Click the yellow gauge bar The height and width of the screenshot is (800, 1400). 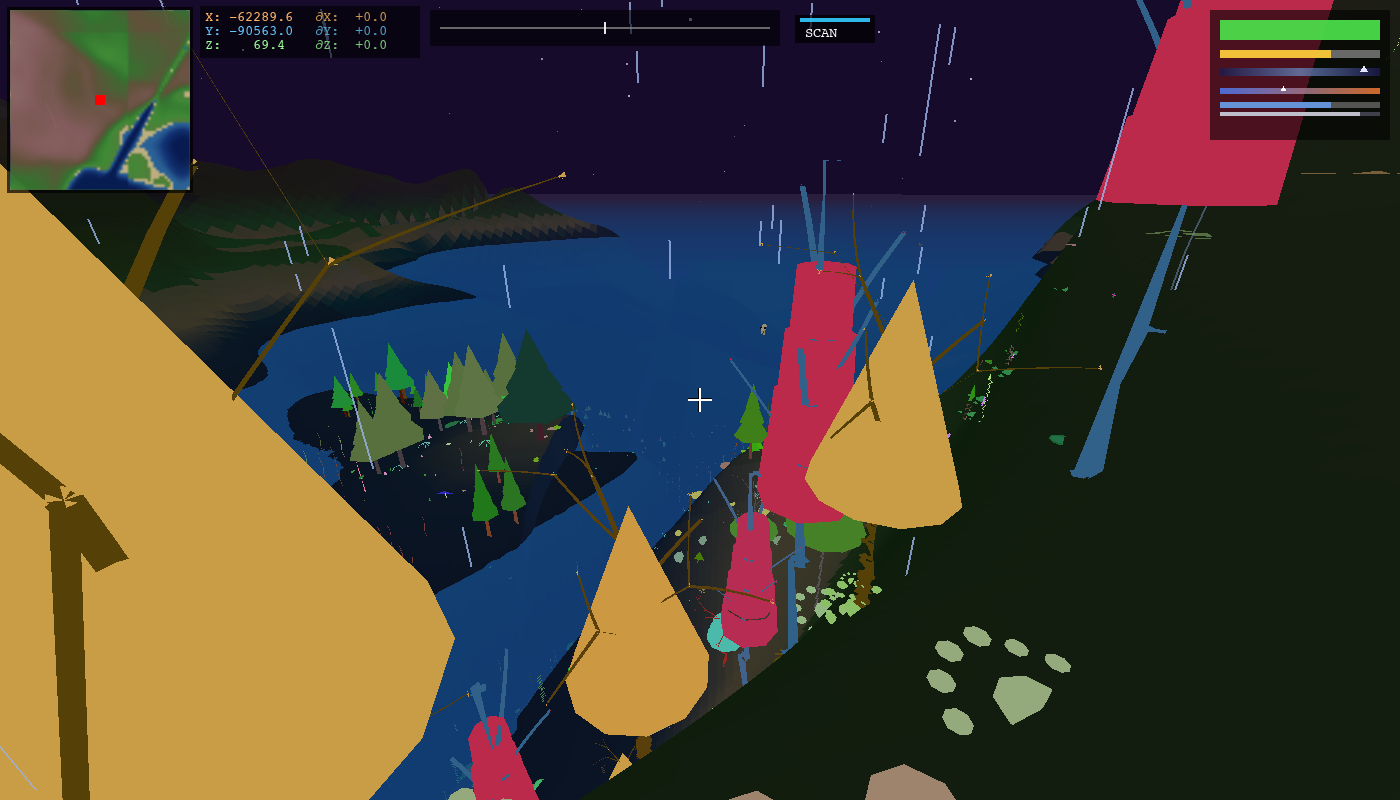tap(1275, 54)
